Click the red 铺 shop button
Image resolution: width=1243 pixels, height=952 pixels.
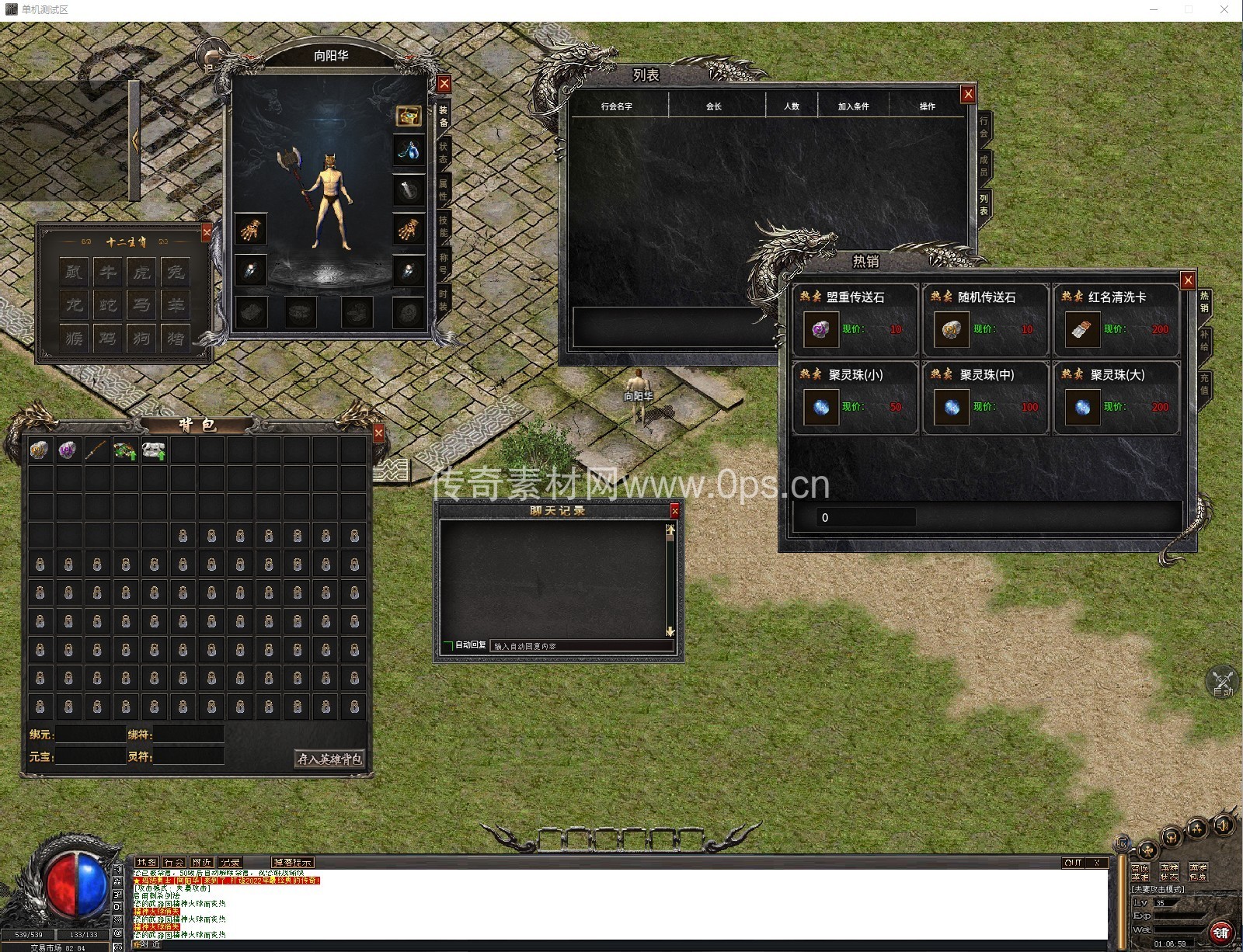pos(1220,932)
